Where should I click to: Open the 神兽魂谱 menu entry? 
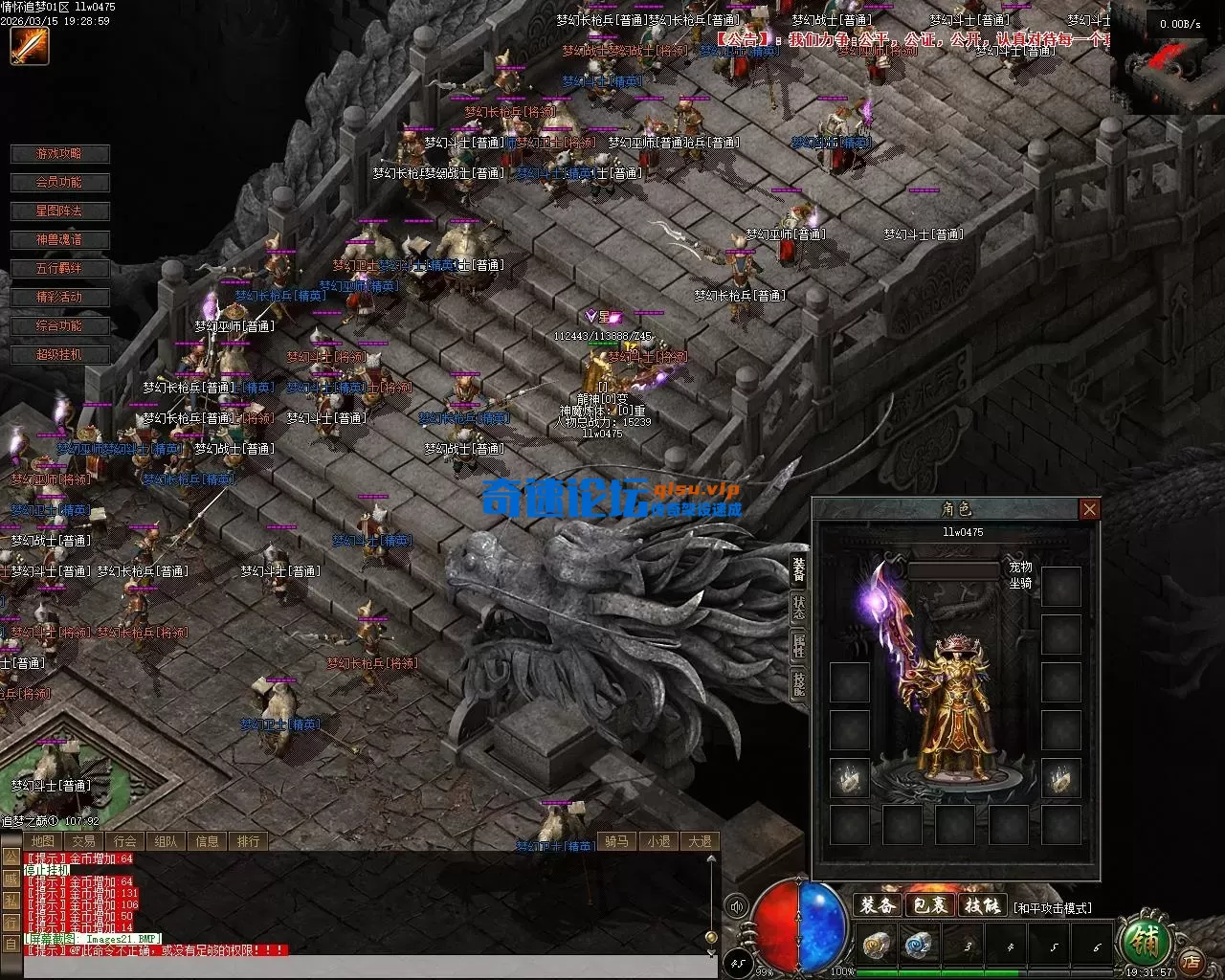click(59, 240)
